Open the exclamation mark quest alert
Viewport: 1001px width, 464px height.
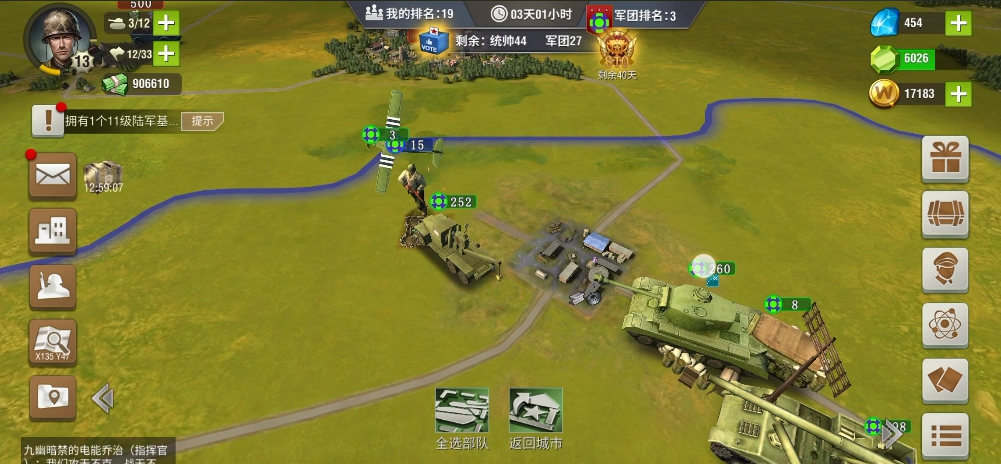click(48, 121)
